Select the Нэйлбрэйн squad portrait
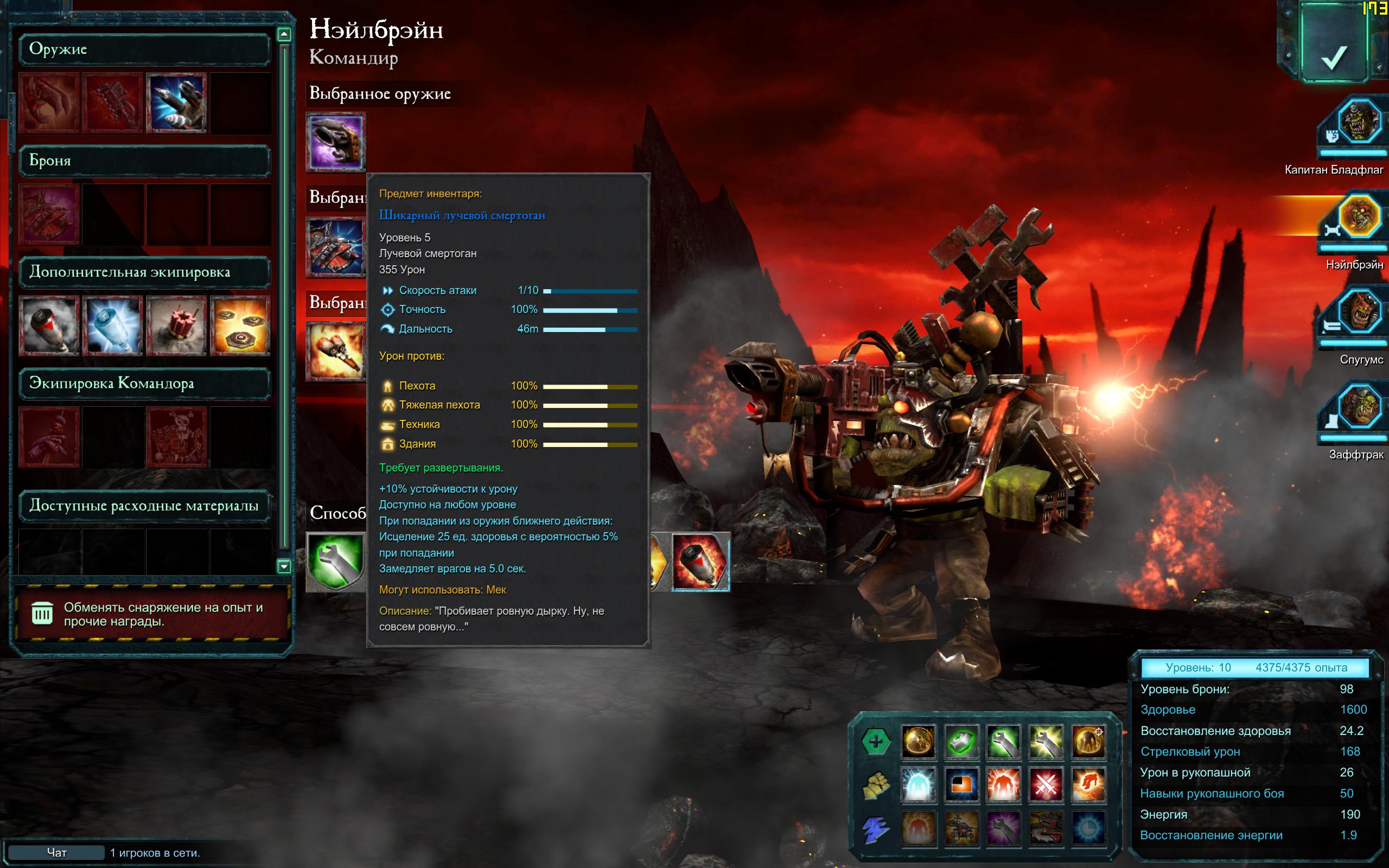The width and height of the screenshot is (1389, 868). (1359, 218)
